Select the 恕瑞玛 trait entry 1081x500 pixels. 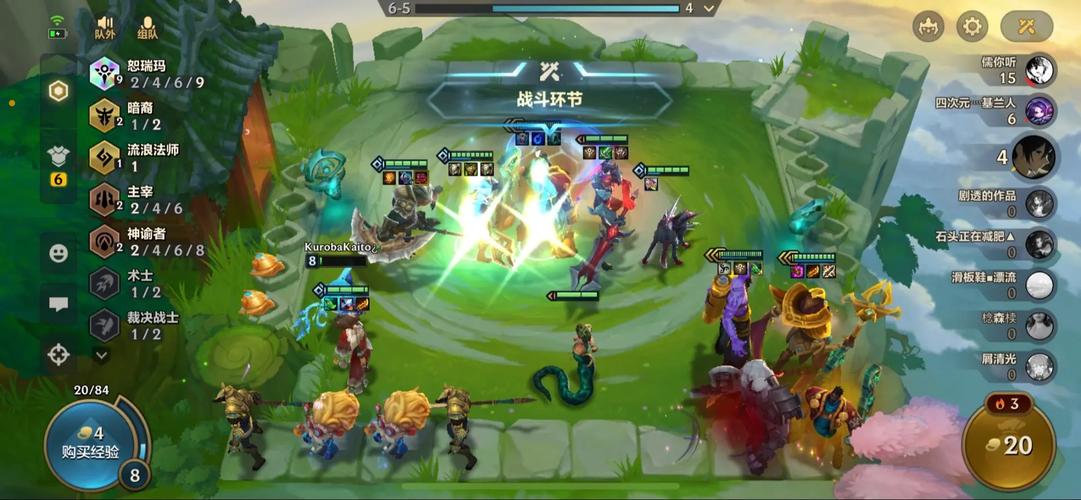(150, 74)
